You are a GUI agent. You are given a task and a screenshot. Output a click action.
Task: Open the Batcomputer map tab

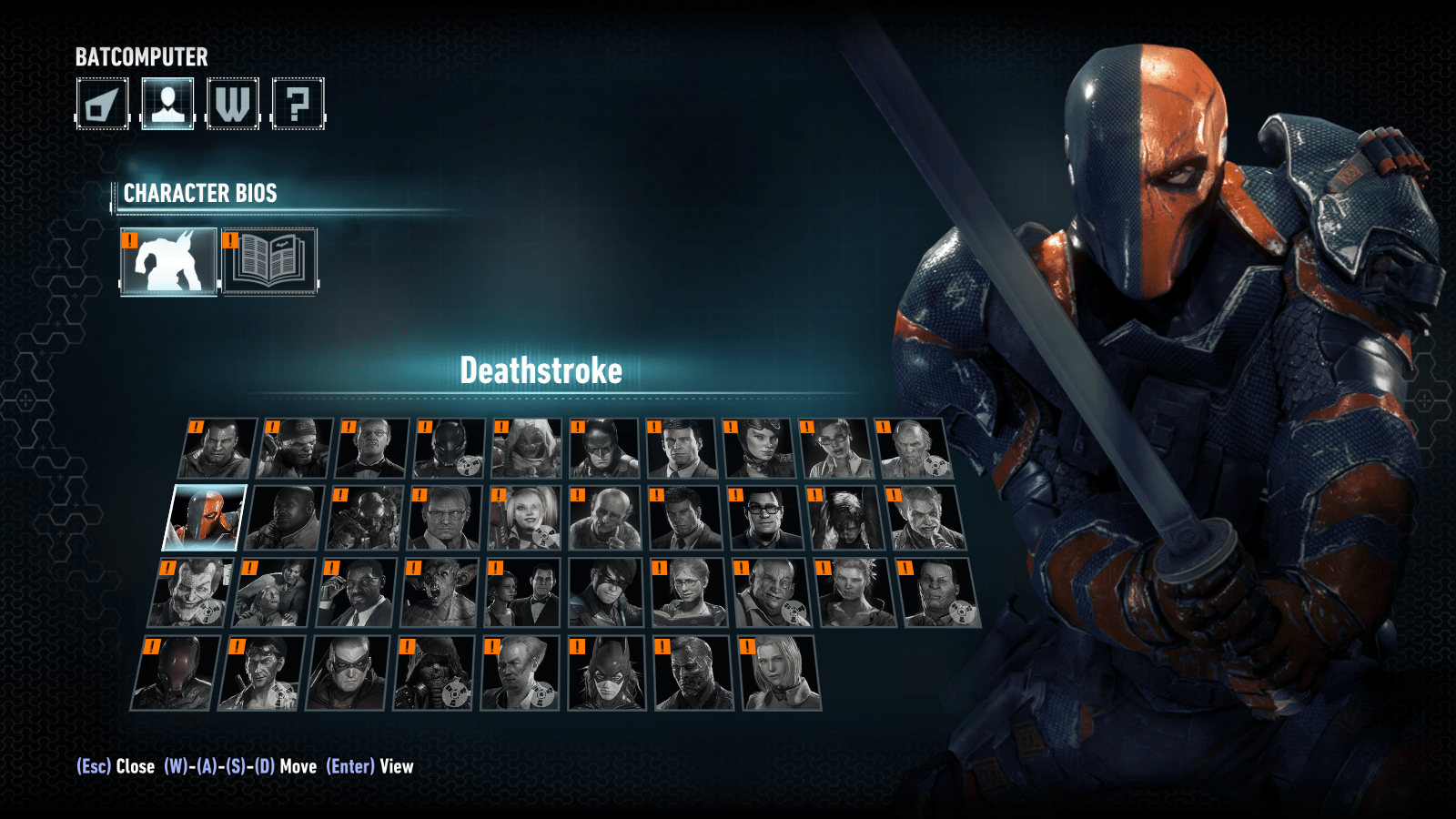coord(102,104)
